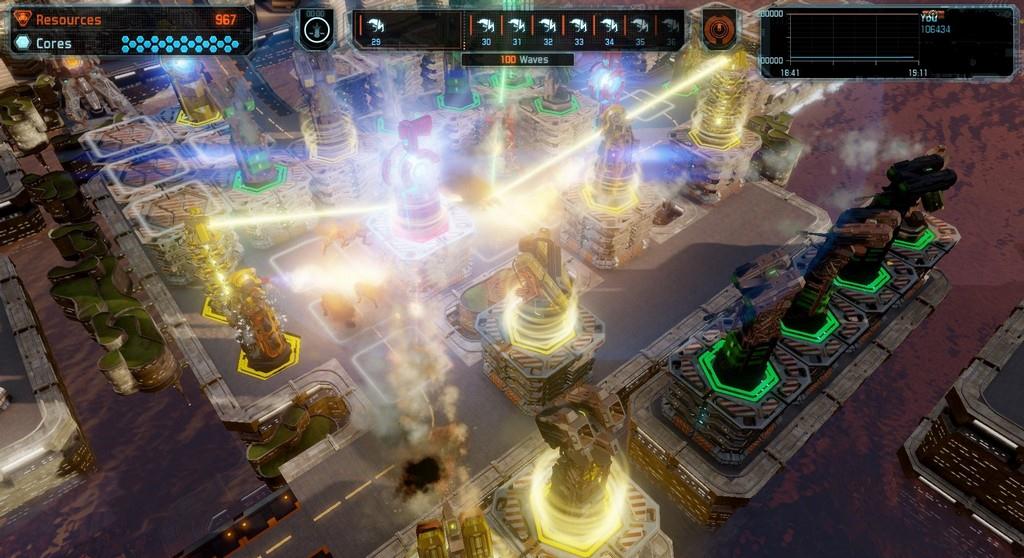Choose wave 32 in the wave queue
Screen dimensions: 1024x558
tap(548, 30)
